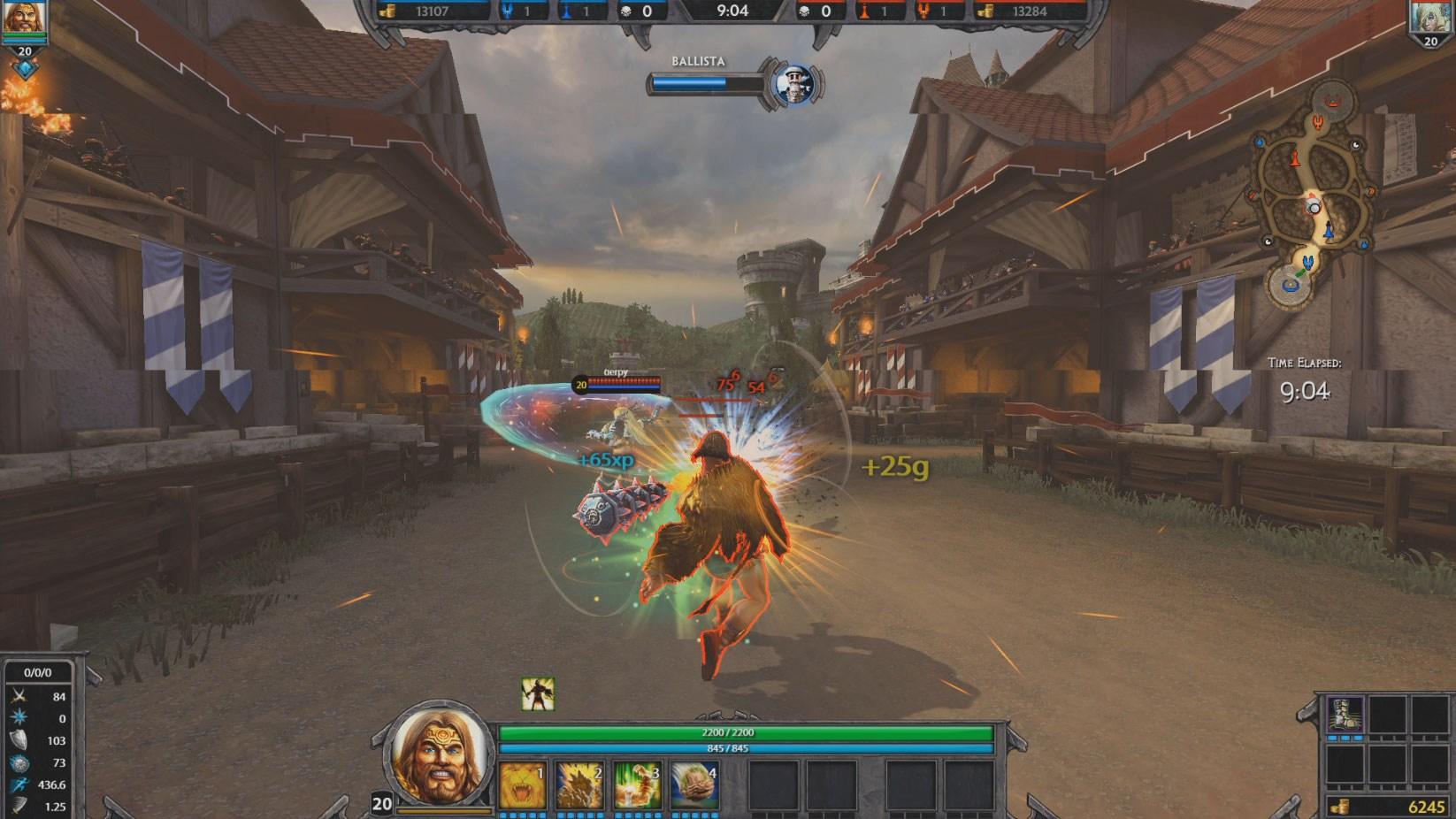This screenshot has height=819, width=1456.
Task: Click the Ballista icon next to its health bar
Action: (x=793, y=81)
